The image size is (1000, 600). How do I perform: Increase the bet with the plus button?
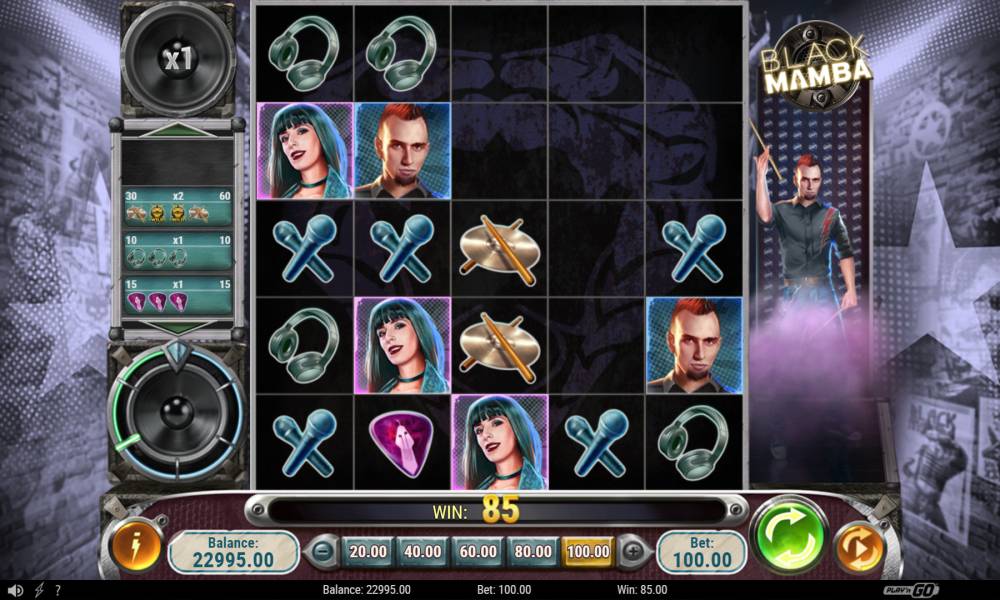pyautogui.click(x=633, y=551)
